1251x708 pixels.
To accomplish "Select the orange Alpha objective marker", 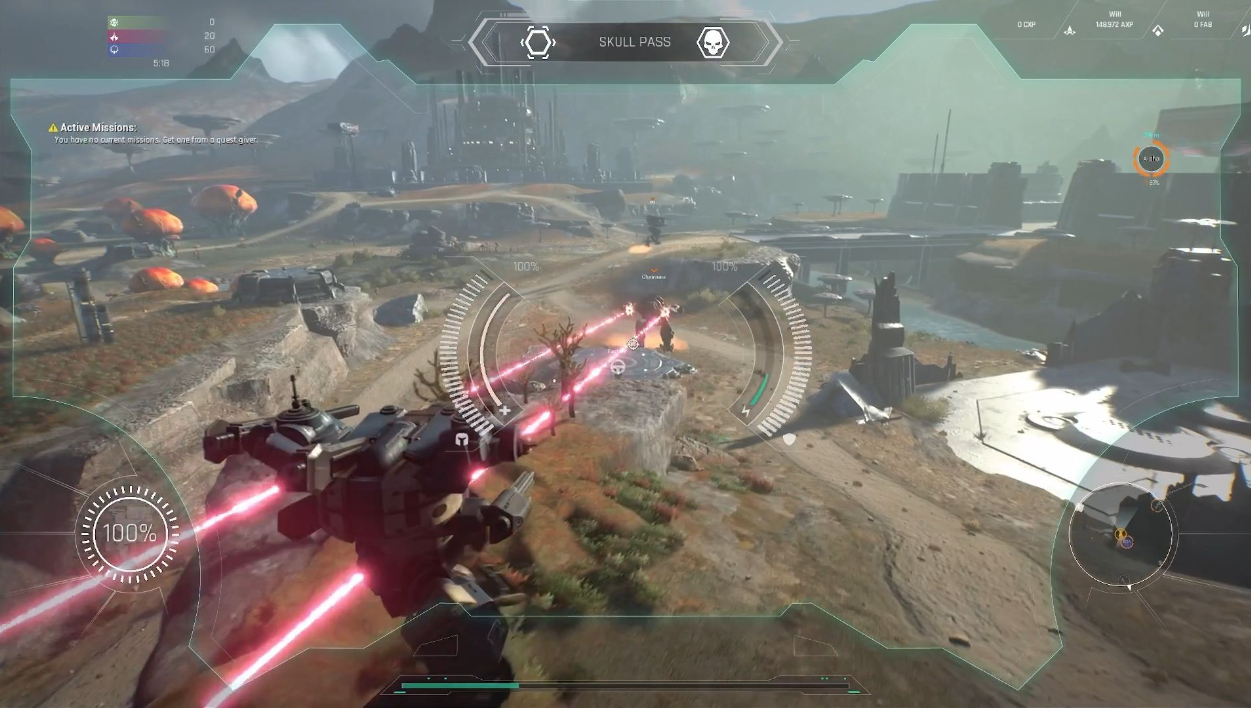I will point(1152,158).
